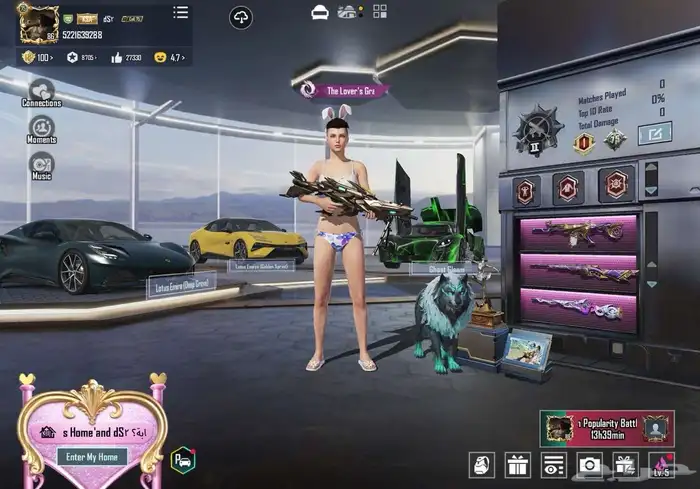Open the Popularity Battle banner
The height and width of the screenshot is (489, 700).
606,428
